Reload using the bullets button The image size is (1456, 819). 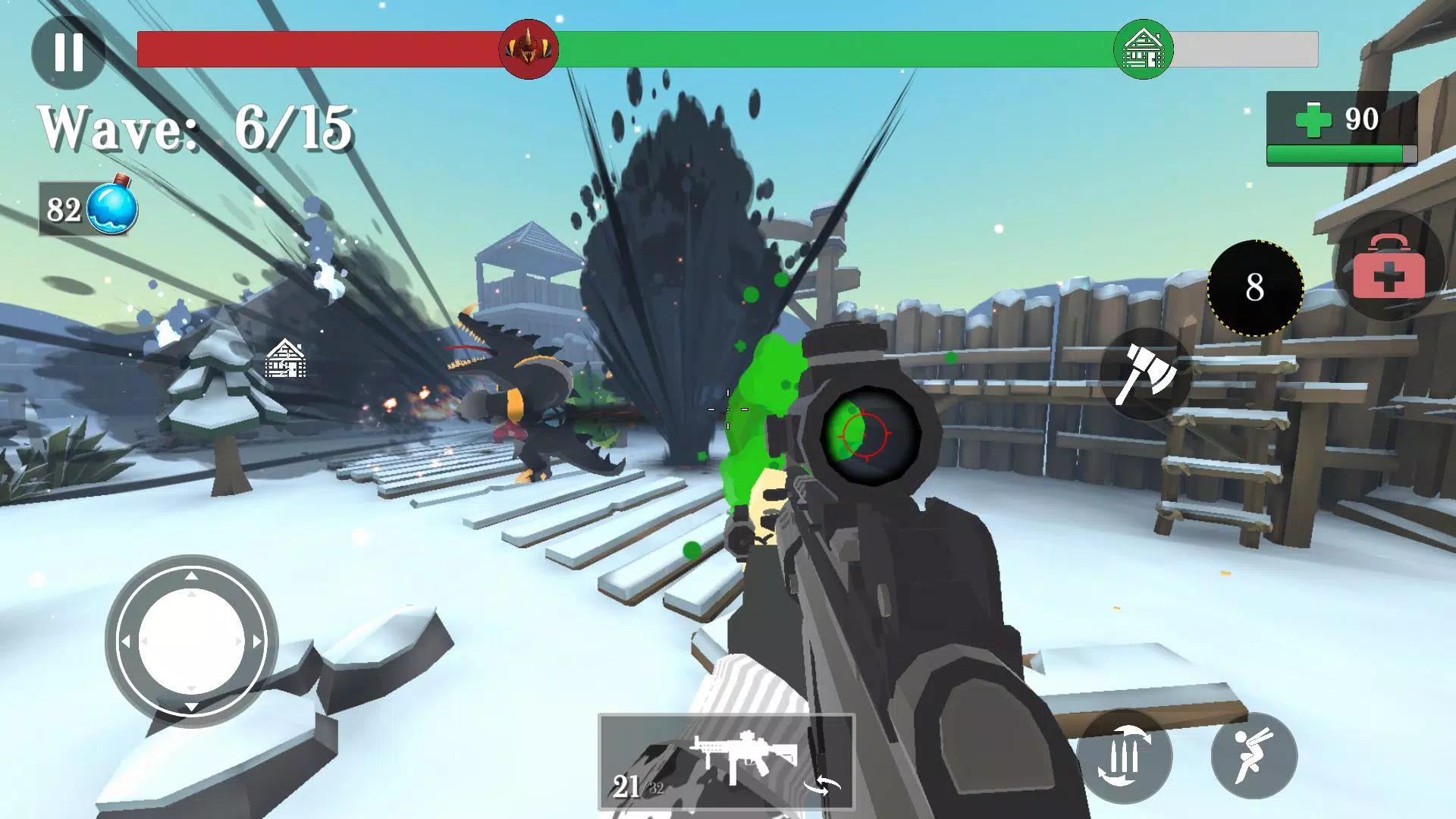1125,756
